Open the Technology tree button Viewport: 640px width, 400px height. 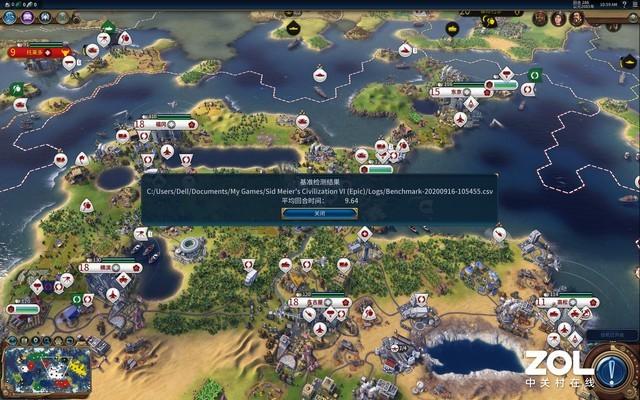point(8,17)
